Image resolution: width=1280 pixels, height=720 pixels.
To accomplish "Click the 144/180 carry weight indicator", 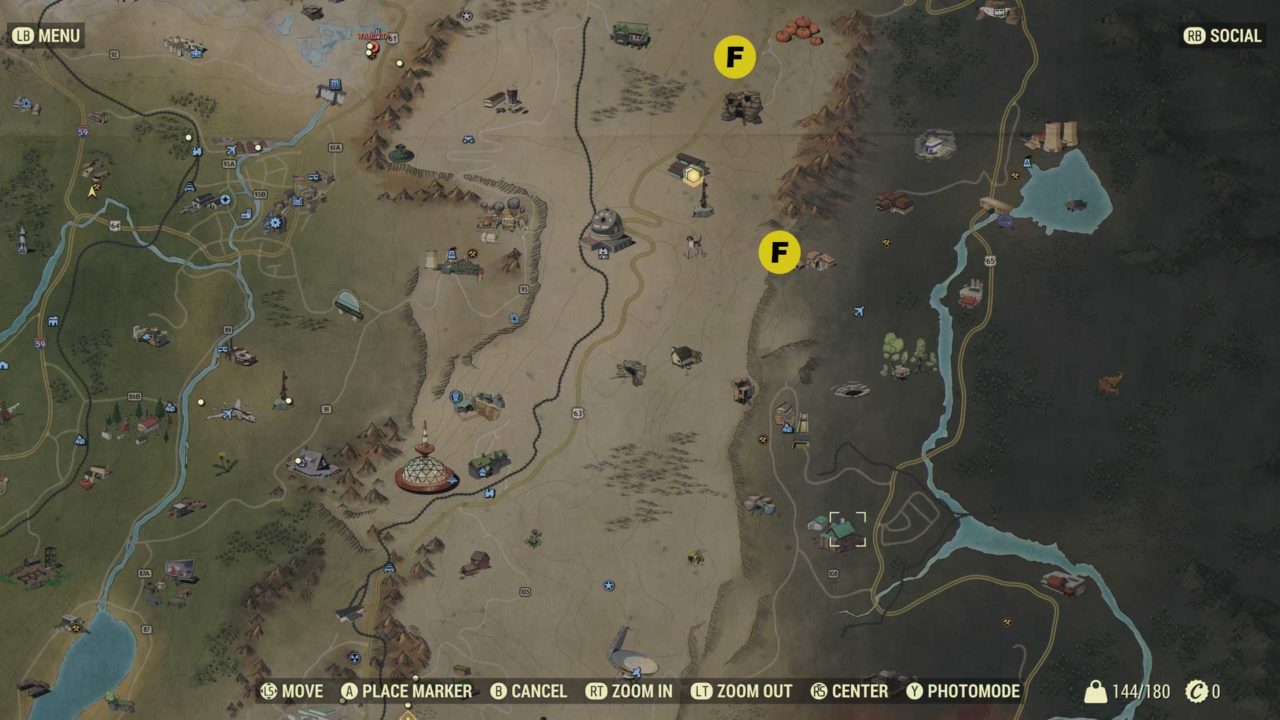I will (1124, 691).
